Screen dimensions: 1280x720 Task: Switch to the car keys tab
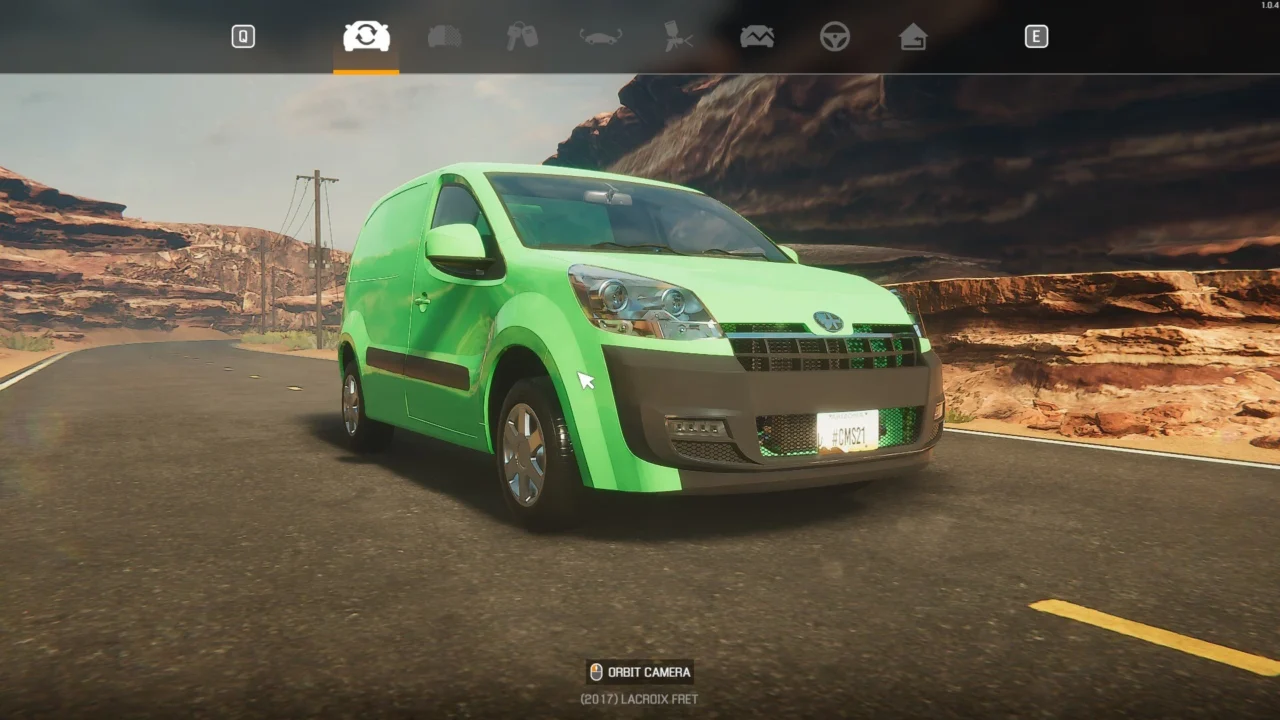click(x=522, y=37)
